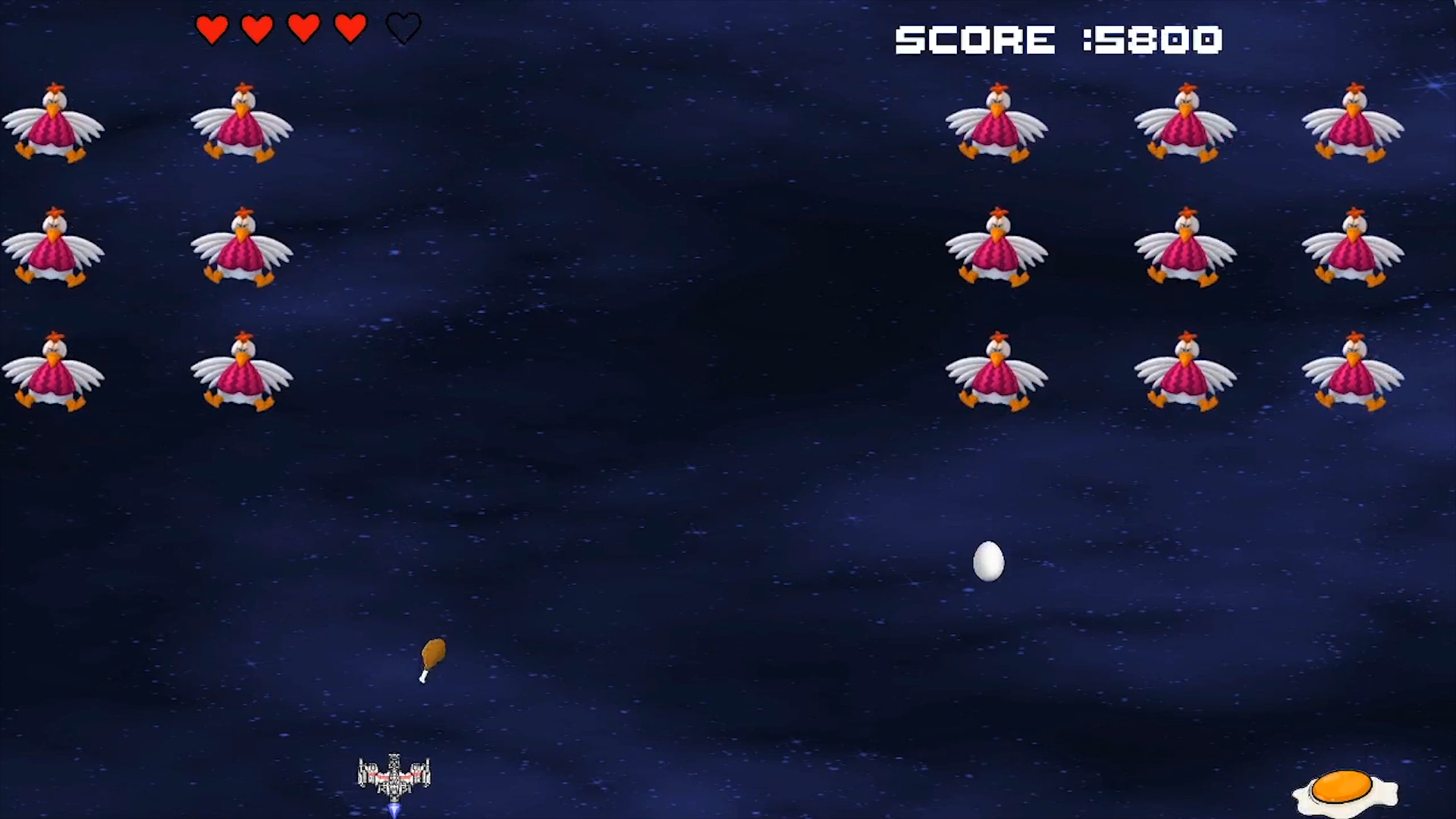The height and width of the screenshot is (819, 1456).
Task: Click the SCORE 5800 text display
Action: point(1059,38)
